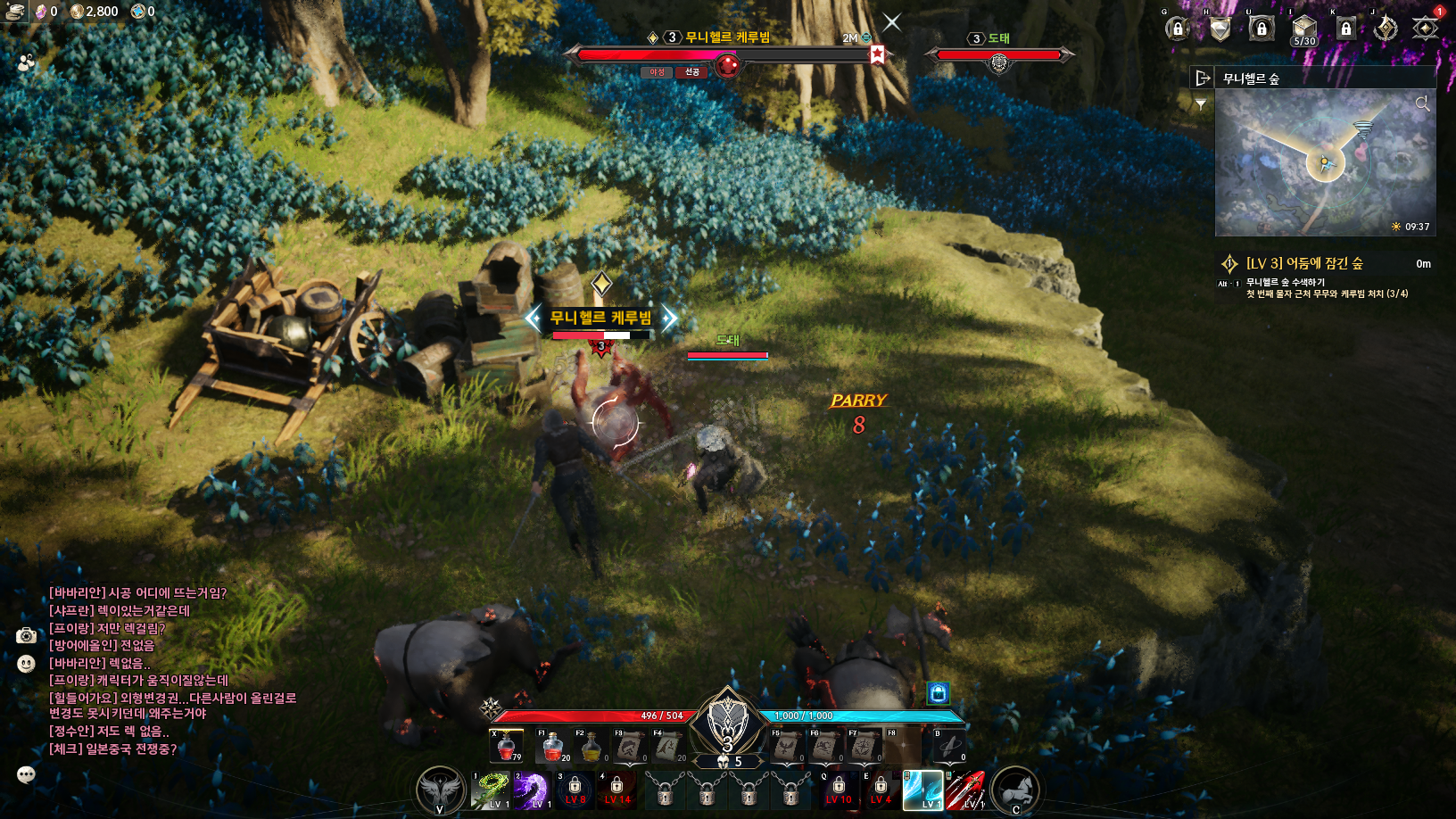Click the minimap magnifier zoom button
1456x819 pixels.
tap(1422, 104)
